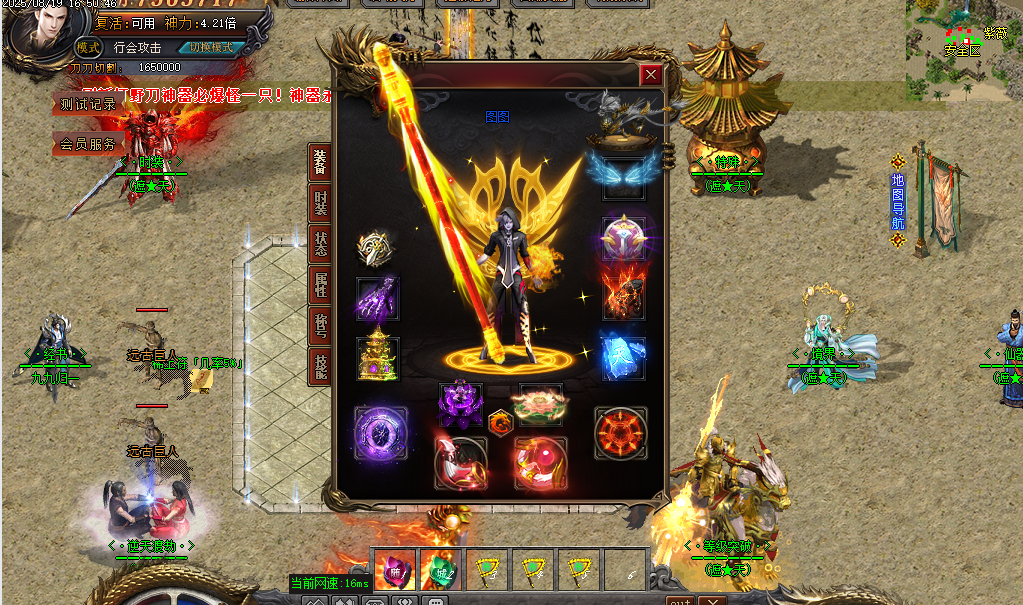This screenshot has height=605, width=1023.
Task: Click the 地图导航 map navigation button
Action: [x=897, y=202]
